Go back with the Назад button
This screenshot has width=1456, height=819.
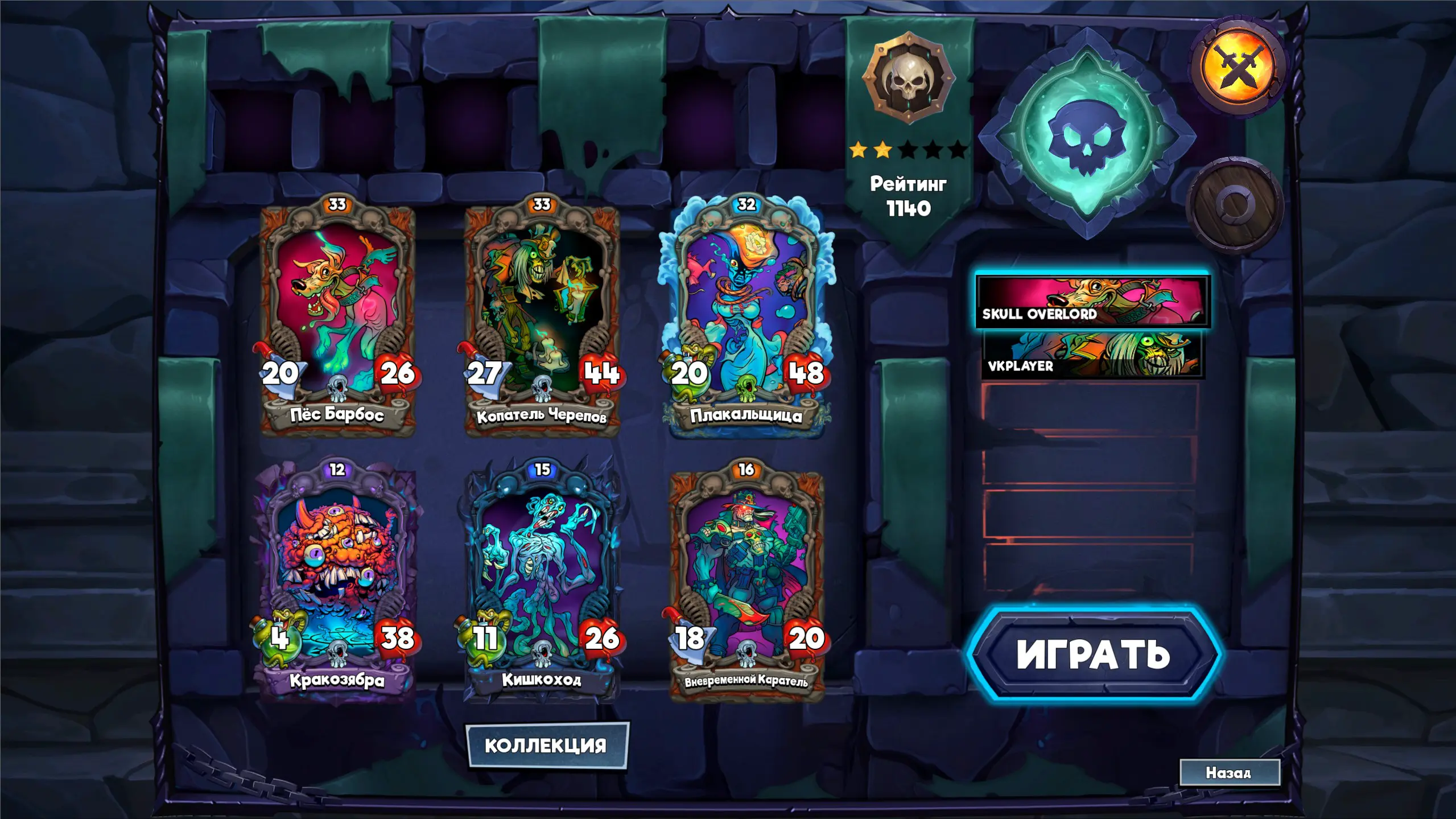pos(1229,772)
